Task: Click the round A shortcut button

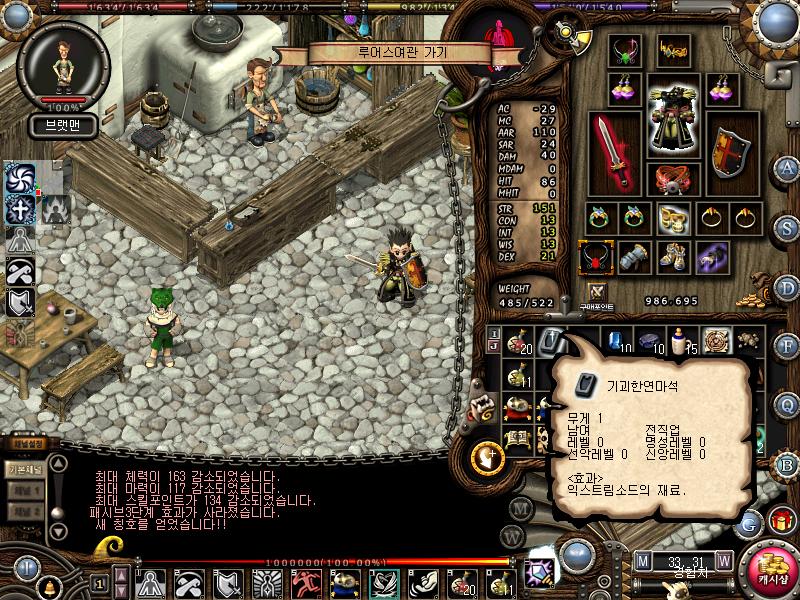Action: [788, 168]
